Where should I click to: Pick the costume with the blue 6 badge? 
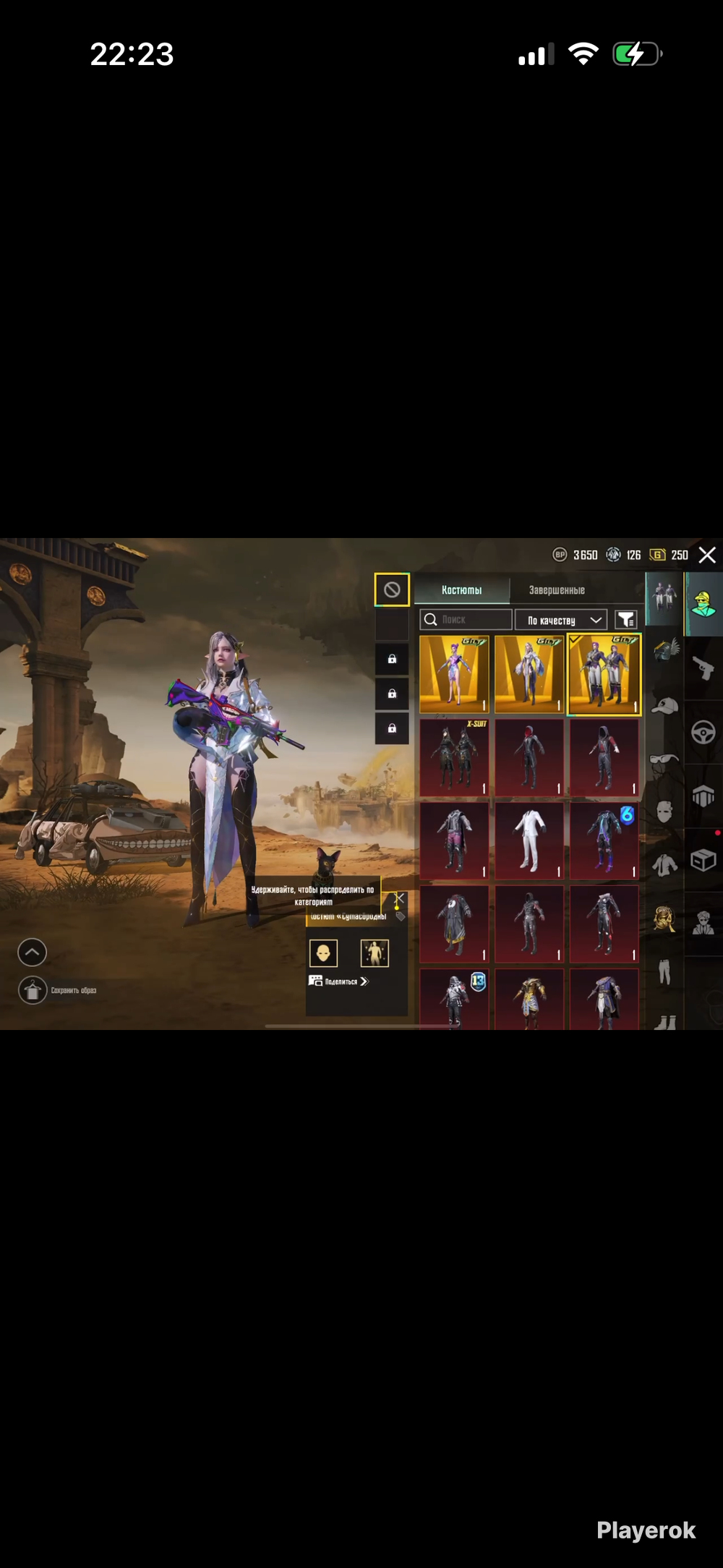604,840
